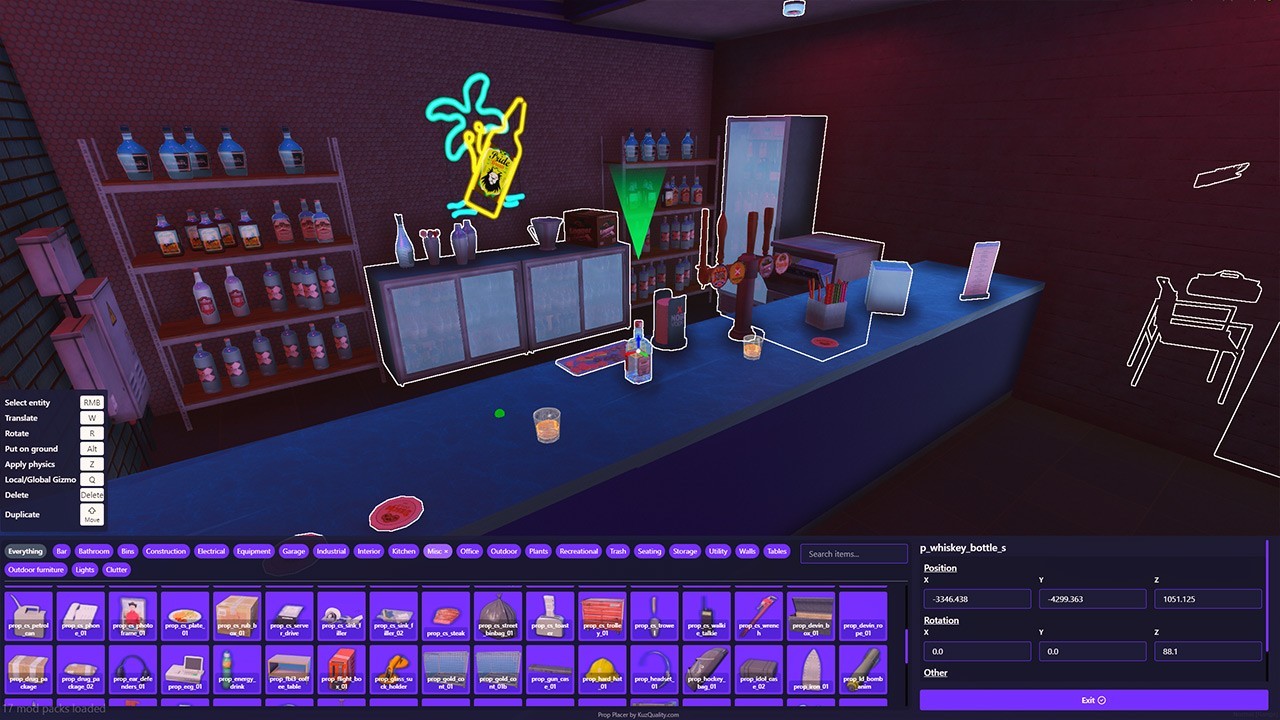Select the prop_energy_drink icon
This screenshot has height=720, width=1280.
tap(236, 670)
